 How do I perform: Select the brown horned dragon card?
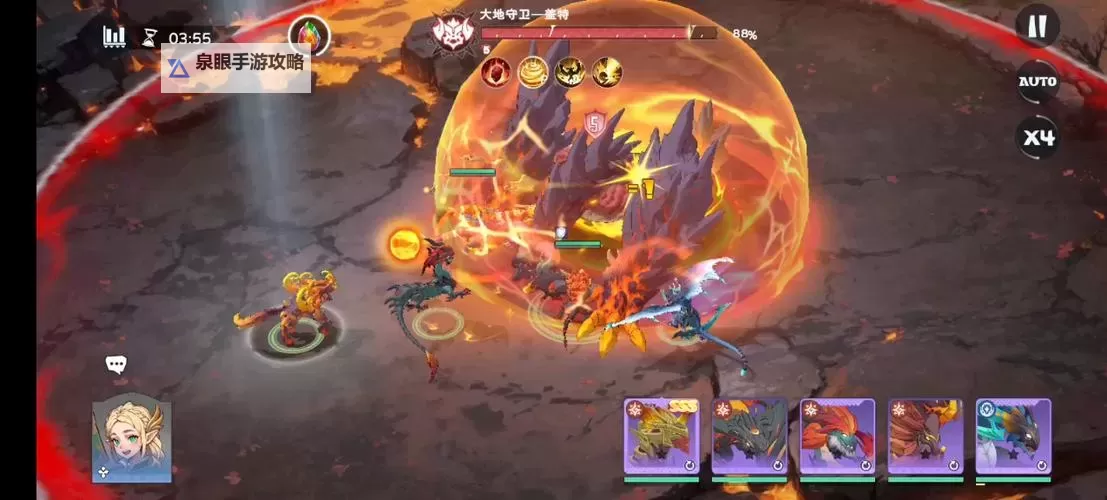925,436
